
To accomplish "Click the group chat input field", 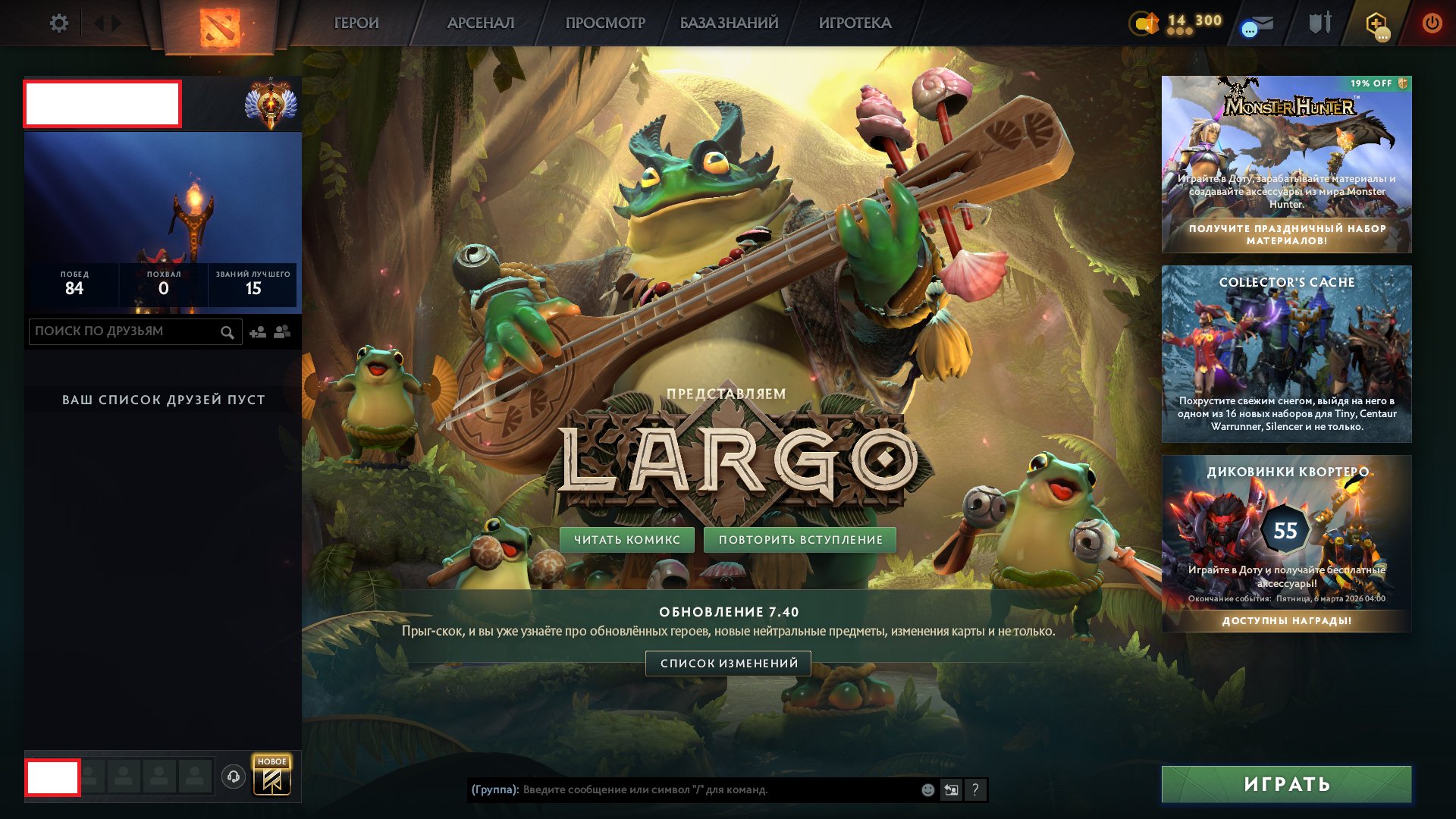I will click(x=682, y=791).
